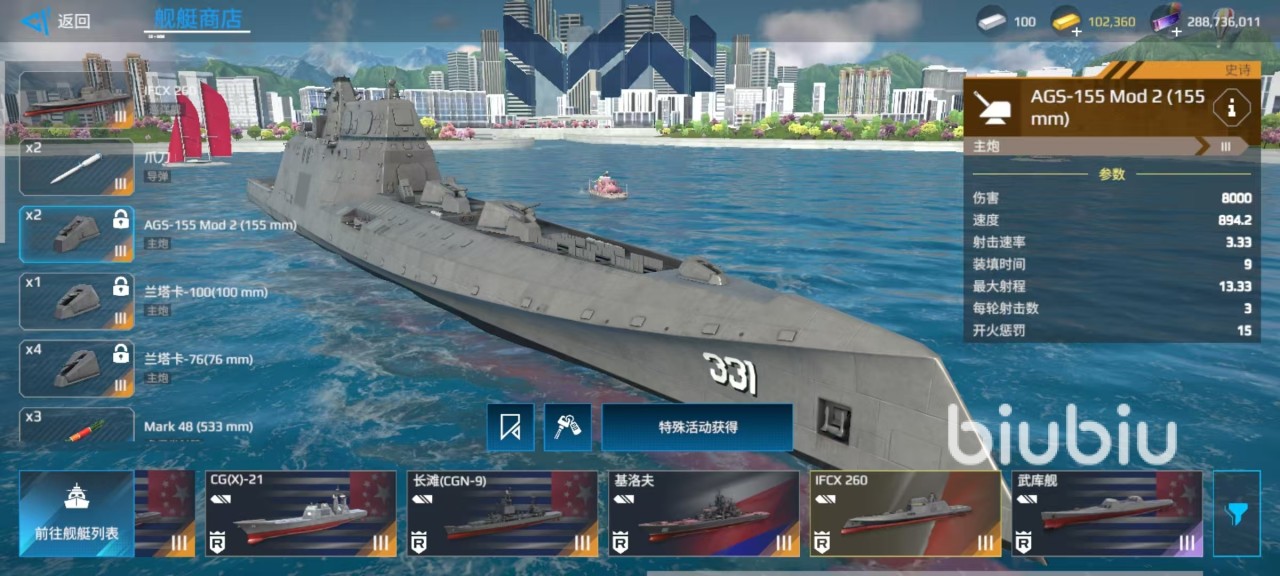Choose the 武库舰 ship card

tap(1107, 513)
